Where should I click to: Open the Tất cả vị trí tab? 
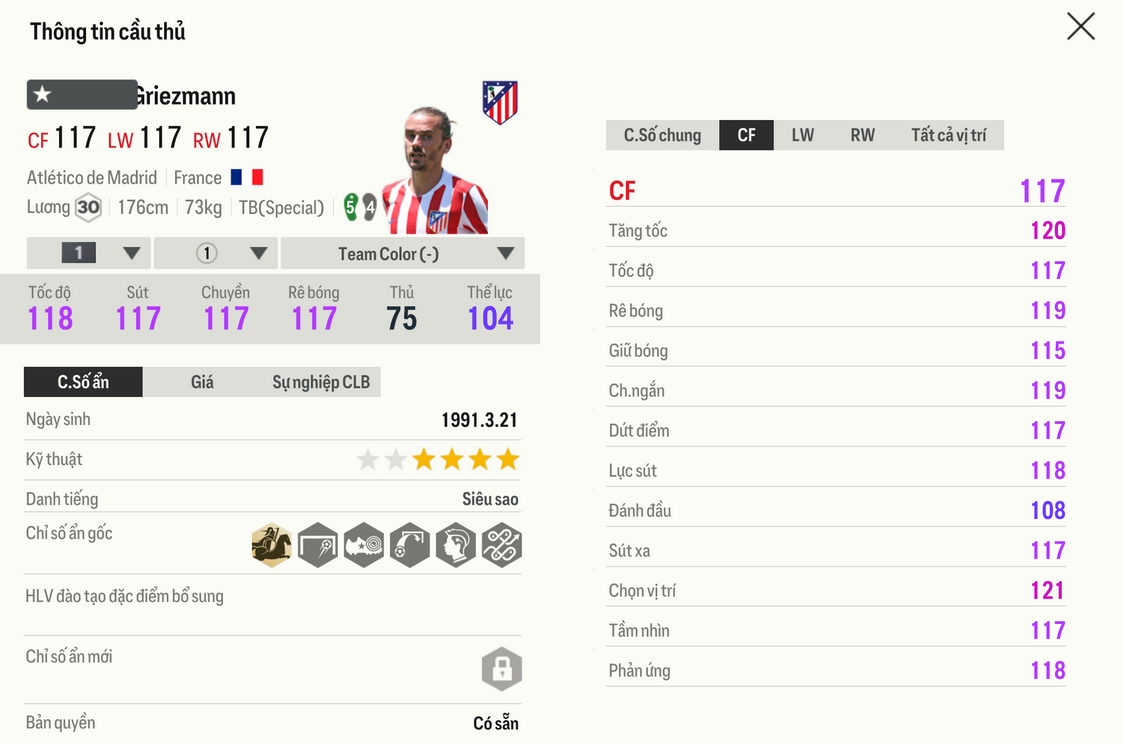(x=948, y=135)
